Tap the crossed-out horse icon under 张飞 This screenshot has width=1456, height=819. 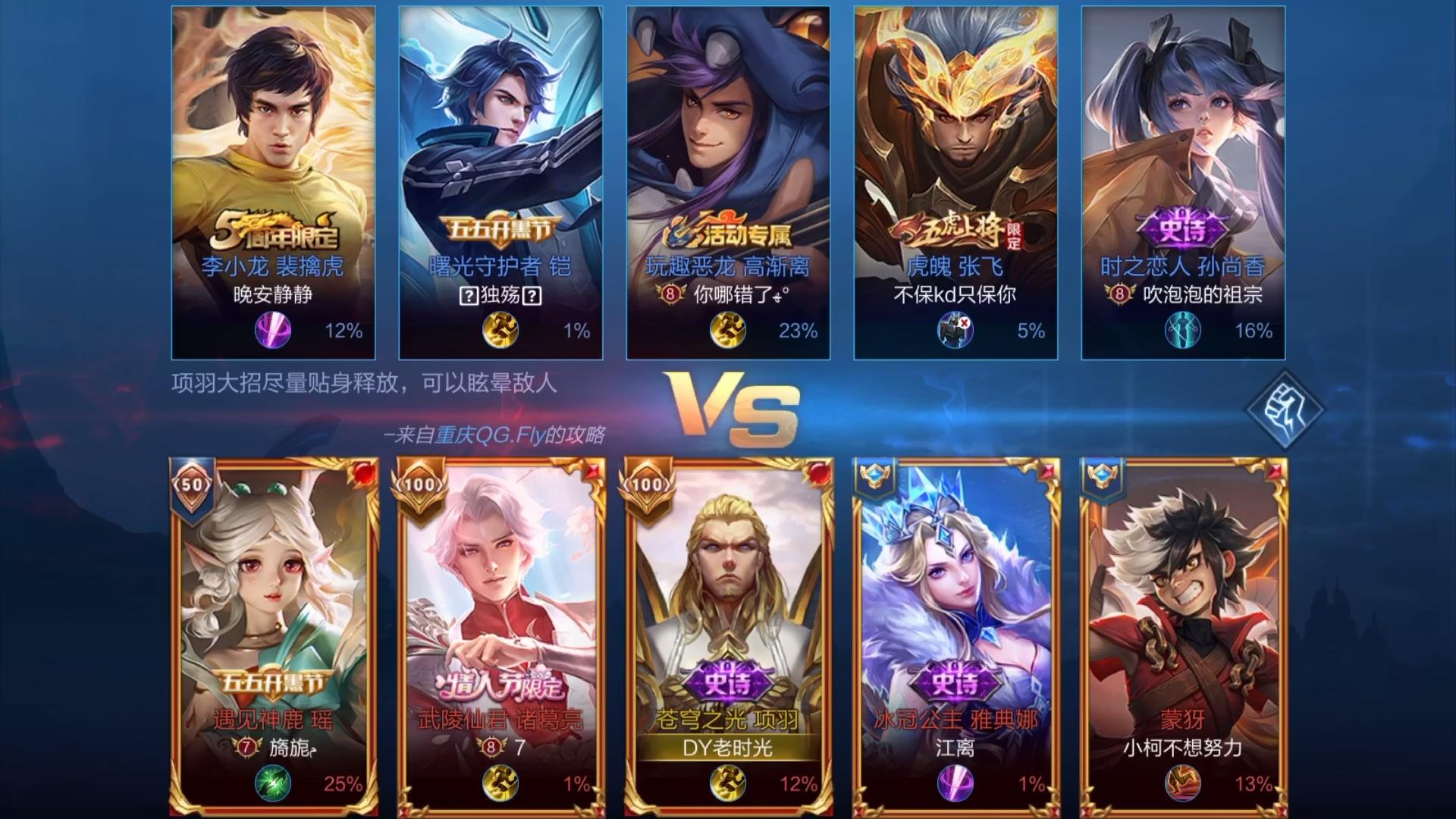point(953,331)
